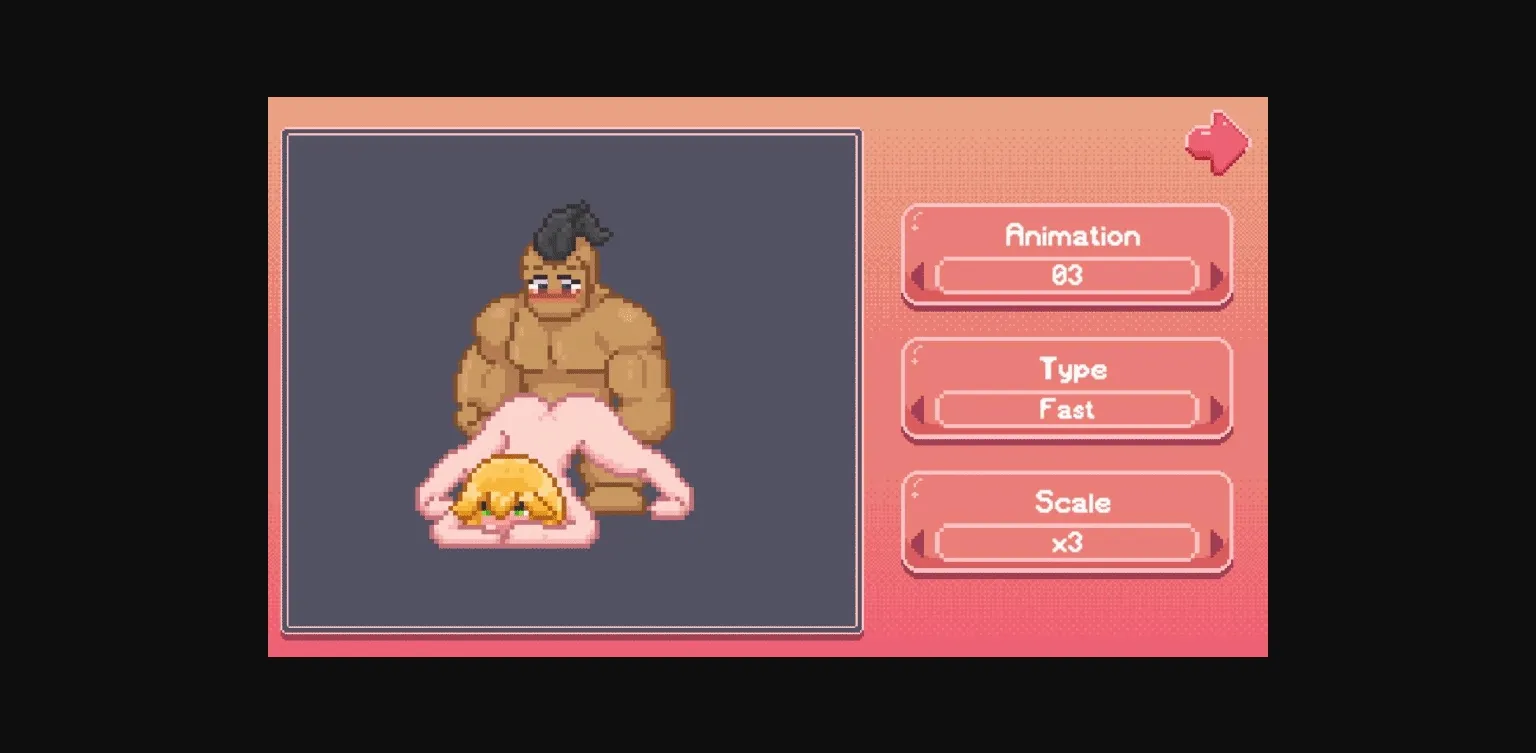Screen dimensions: 1536x753
Task: Click the Scale label
Action: click(x=1072, y=503)
